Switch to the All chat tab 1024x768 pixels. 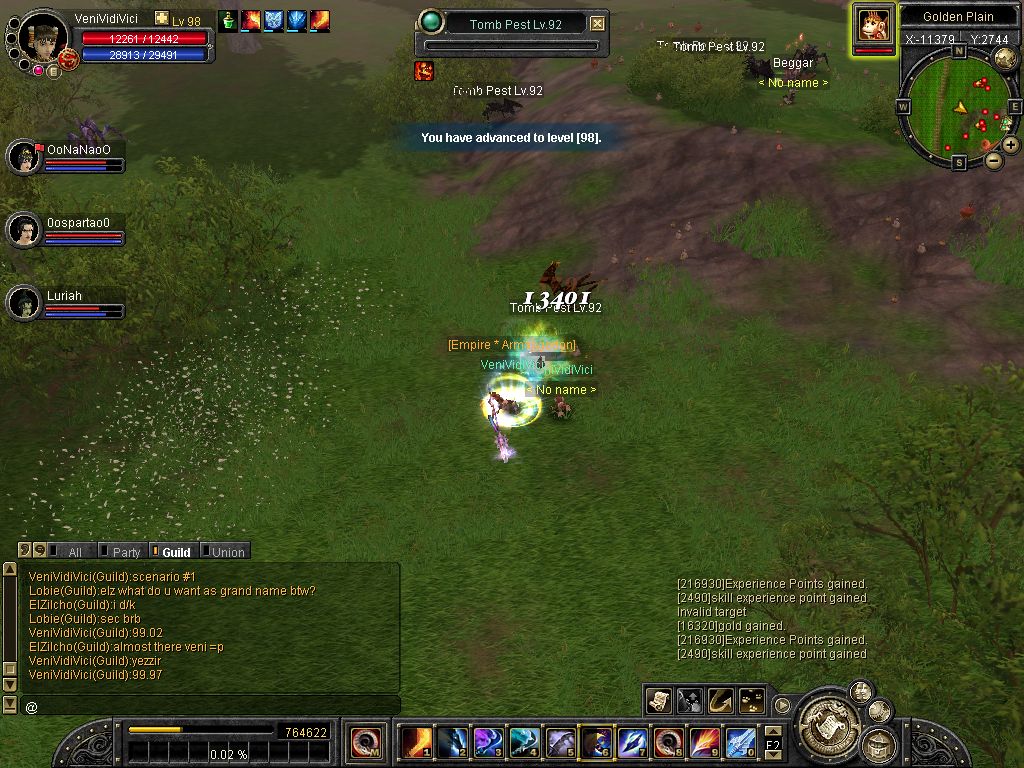pos(72,552)
